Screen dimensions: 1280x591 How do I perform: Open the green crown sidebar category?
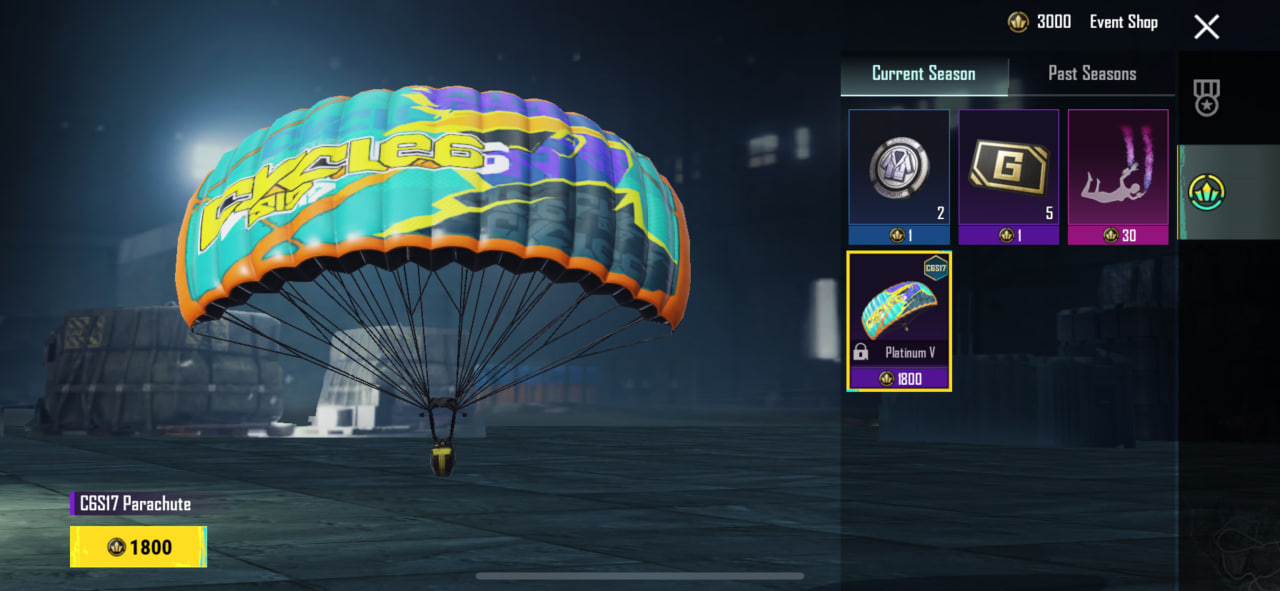tap(1206, 192)
